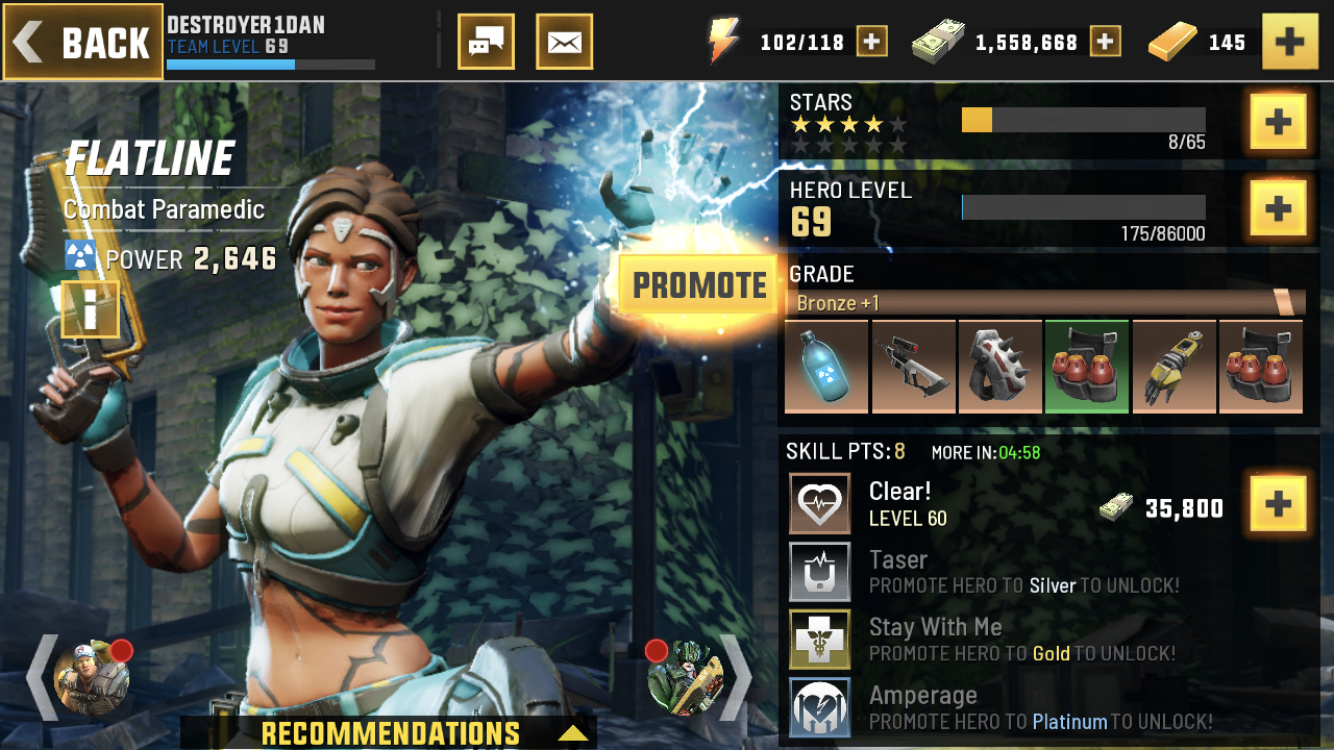
Task: Purchase gold bars with the plus button
Action: coord(1290,42)
